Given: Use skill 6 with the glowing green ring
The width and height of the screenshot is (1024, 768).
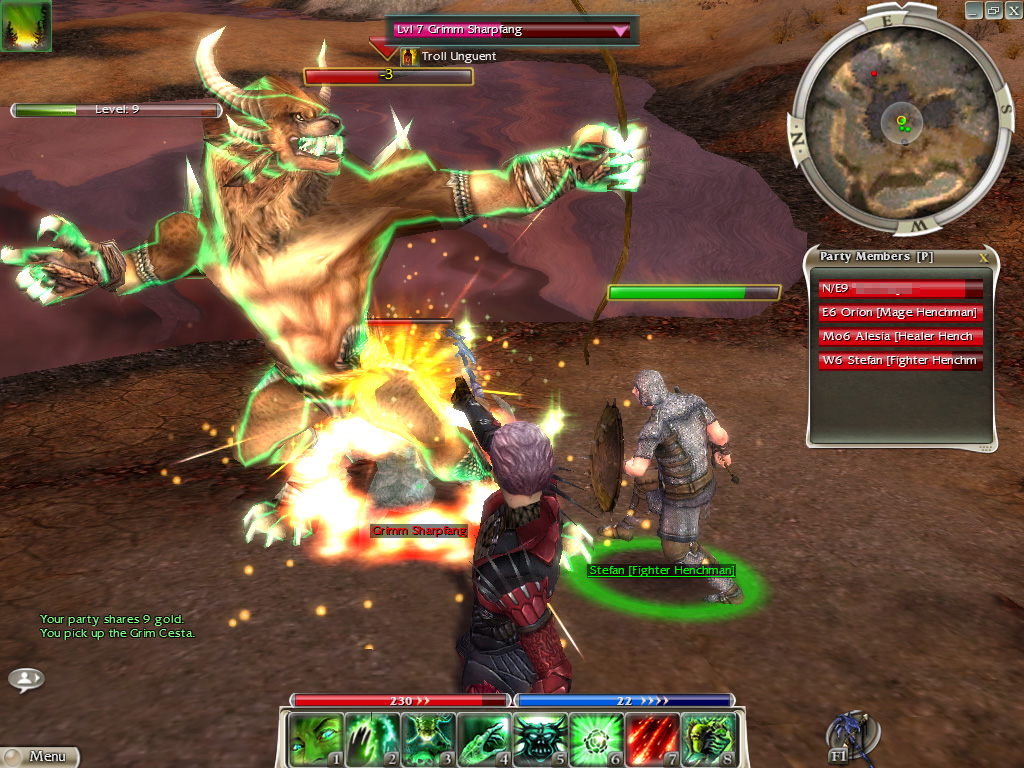Looking at the screenshot, I should tap(597, 739).
